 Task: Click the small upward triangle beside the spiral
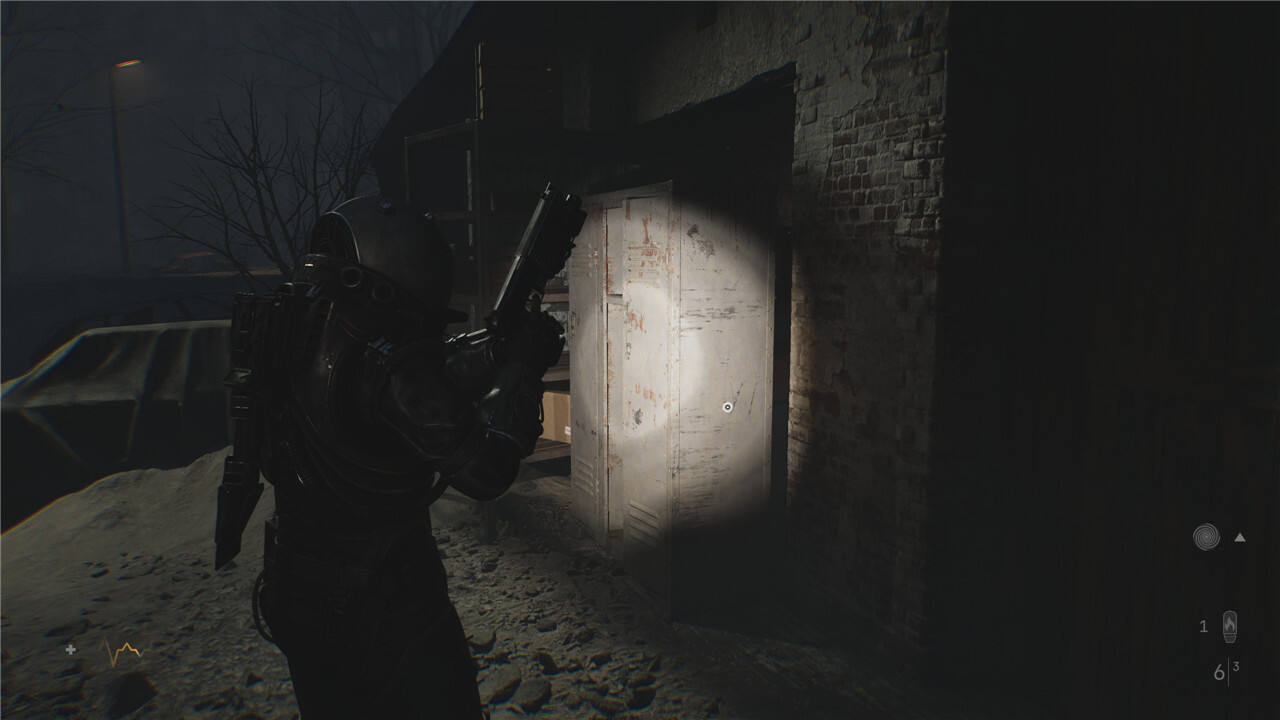click(x=1240, y=537)
